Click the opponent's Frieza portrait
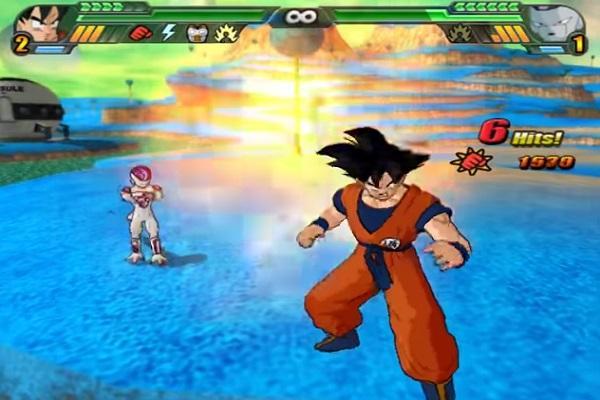600x400 pixels. pos(555,22)
